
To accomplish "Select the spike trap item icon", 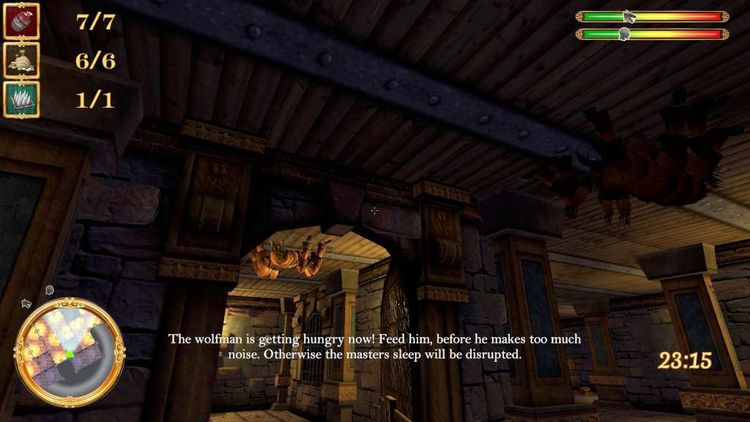I will (x=21, y=99).
